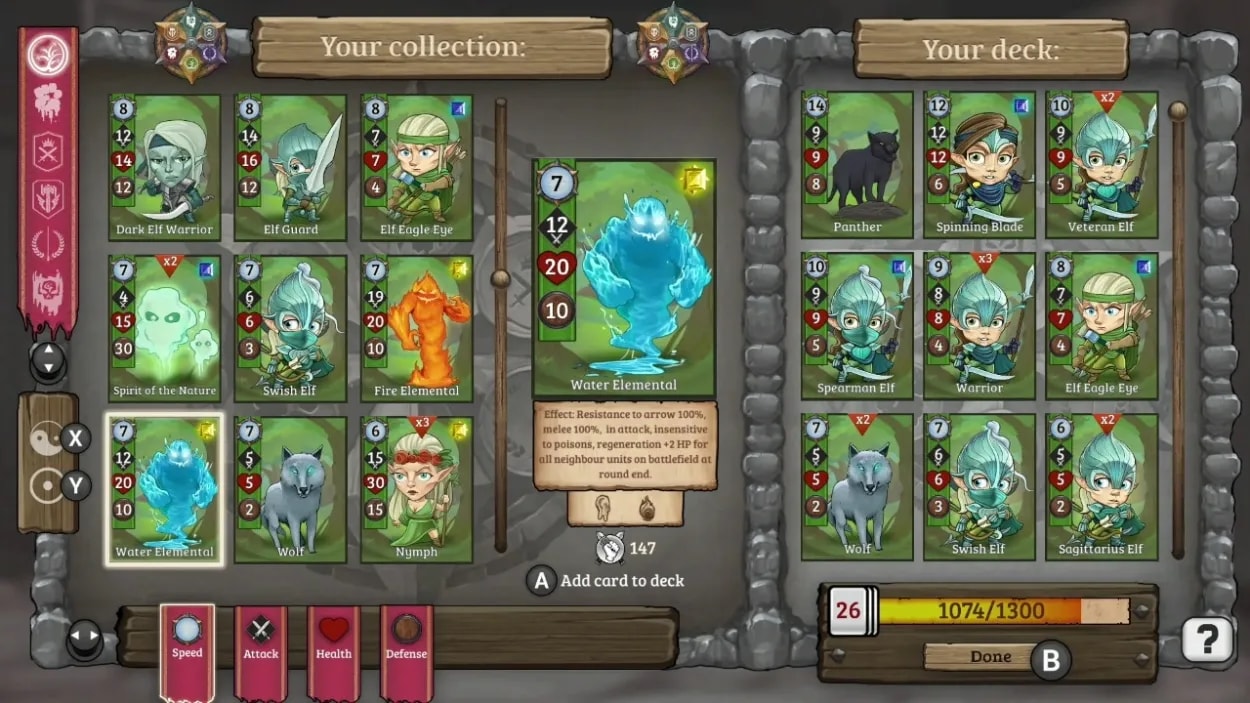Pick the Spearman Elf deck card
The width and height of the screenshot is (1250, 703).
click(x=858, y=325)
